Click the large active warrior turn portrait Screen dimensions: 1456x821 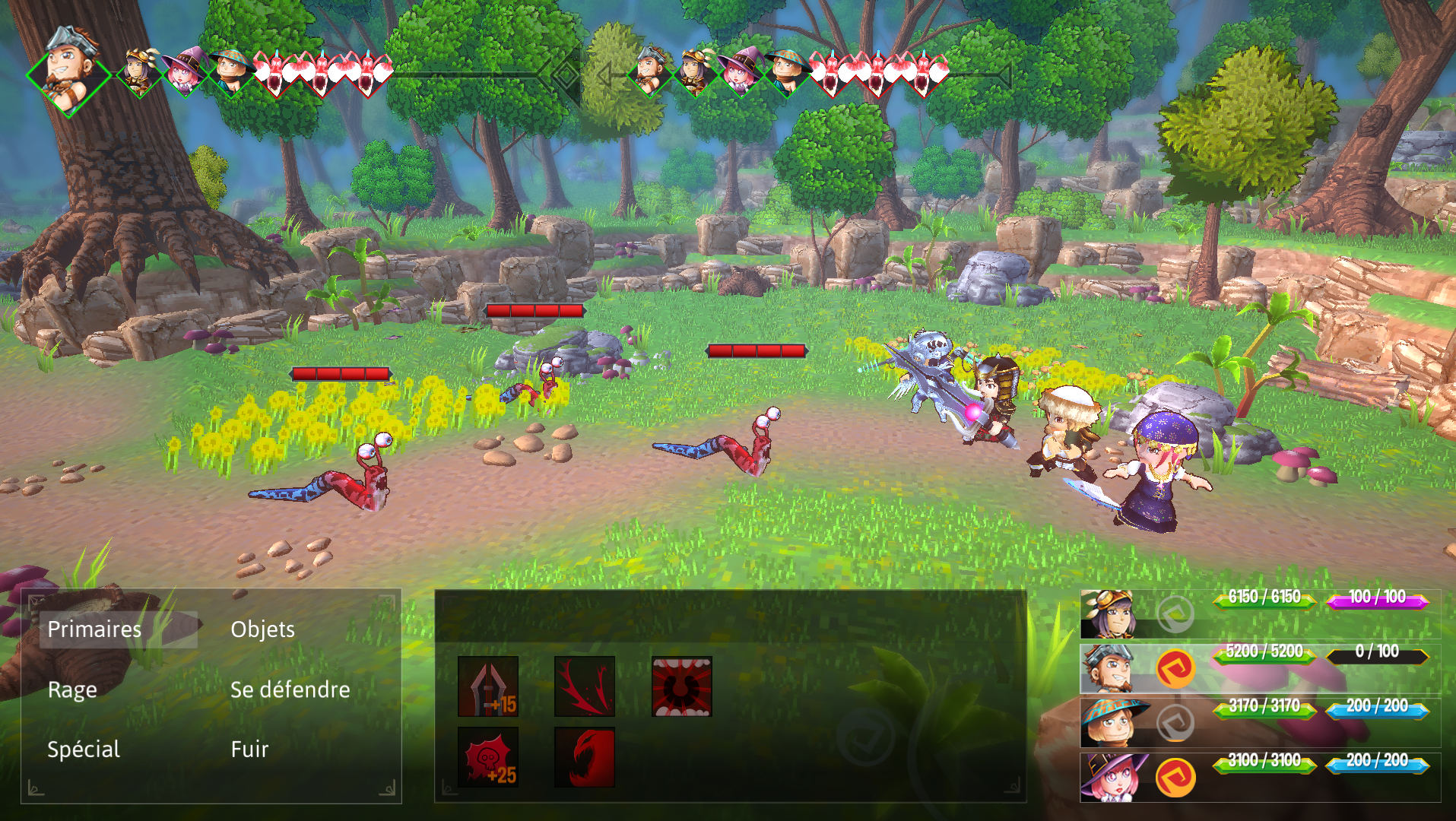tap(69, 71)
